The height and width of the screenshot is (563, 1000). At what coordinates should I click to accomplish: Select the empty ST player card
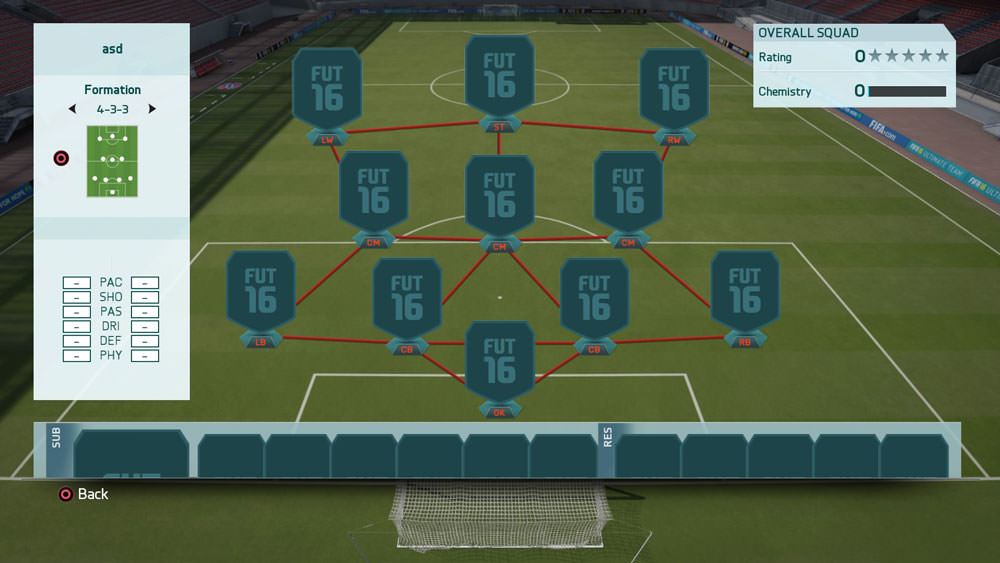(x=499, y=78)
